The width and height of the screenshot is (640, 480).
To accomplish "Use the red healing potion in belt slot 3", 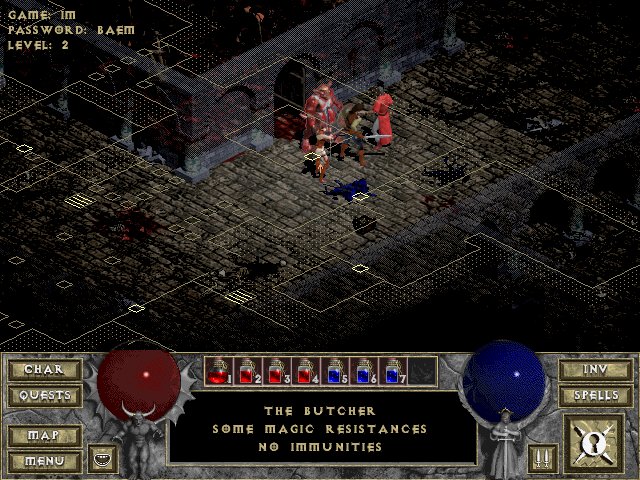I will [278, 371].
